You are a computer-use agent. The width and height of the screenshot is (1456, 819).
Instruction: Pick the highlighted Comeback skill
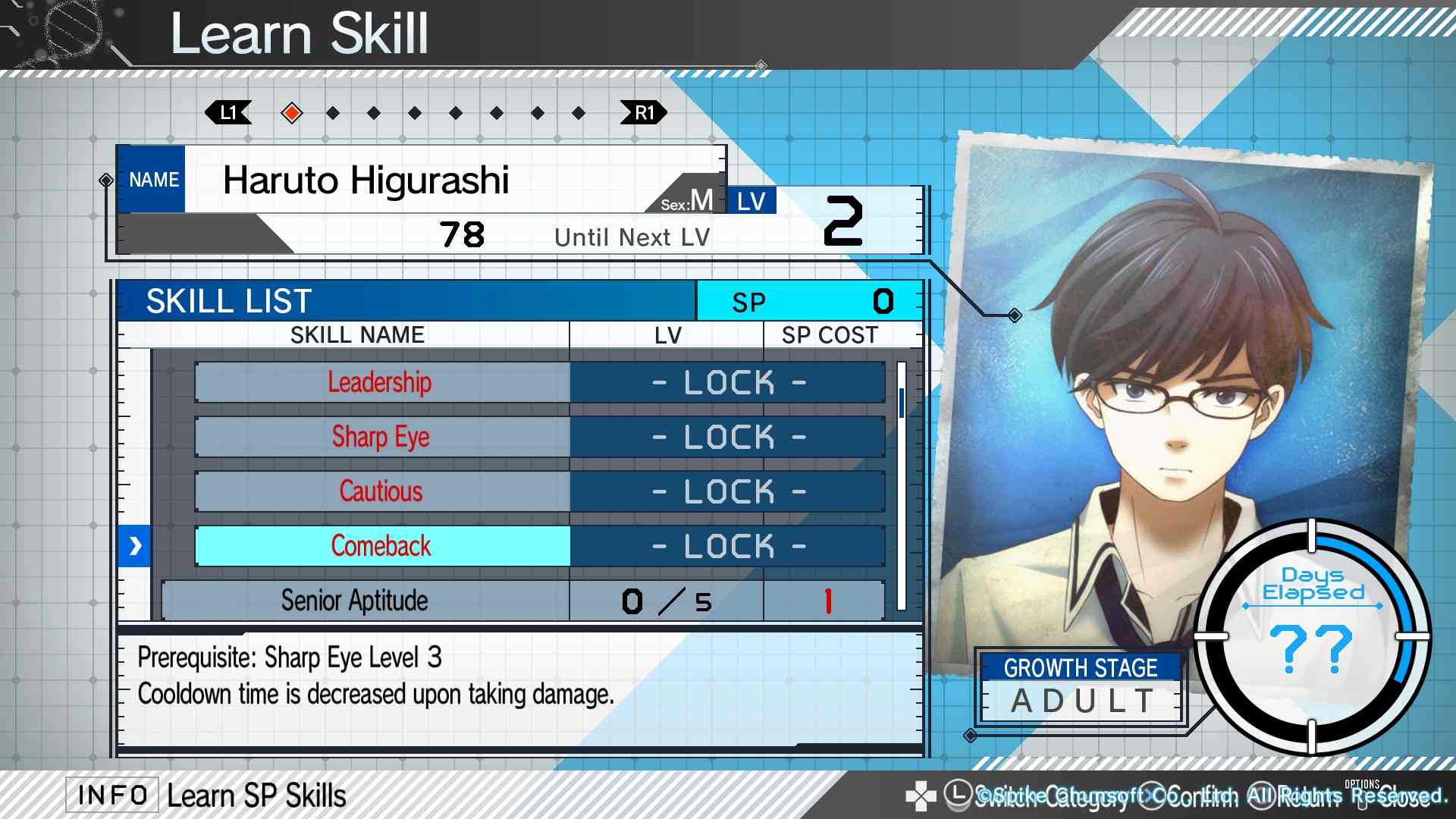382,546
